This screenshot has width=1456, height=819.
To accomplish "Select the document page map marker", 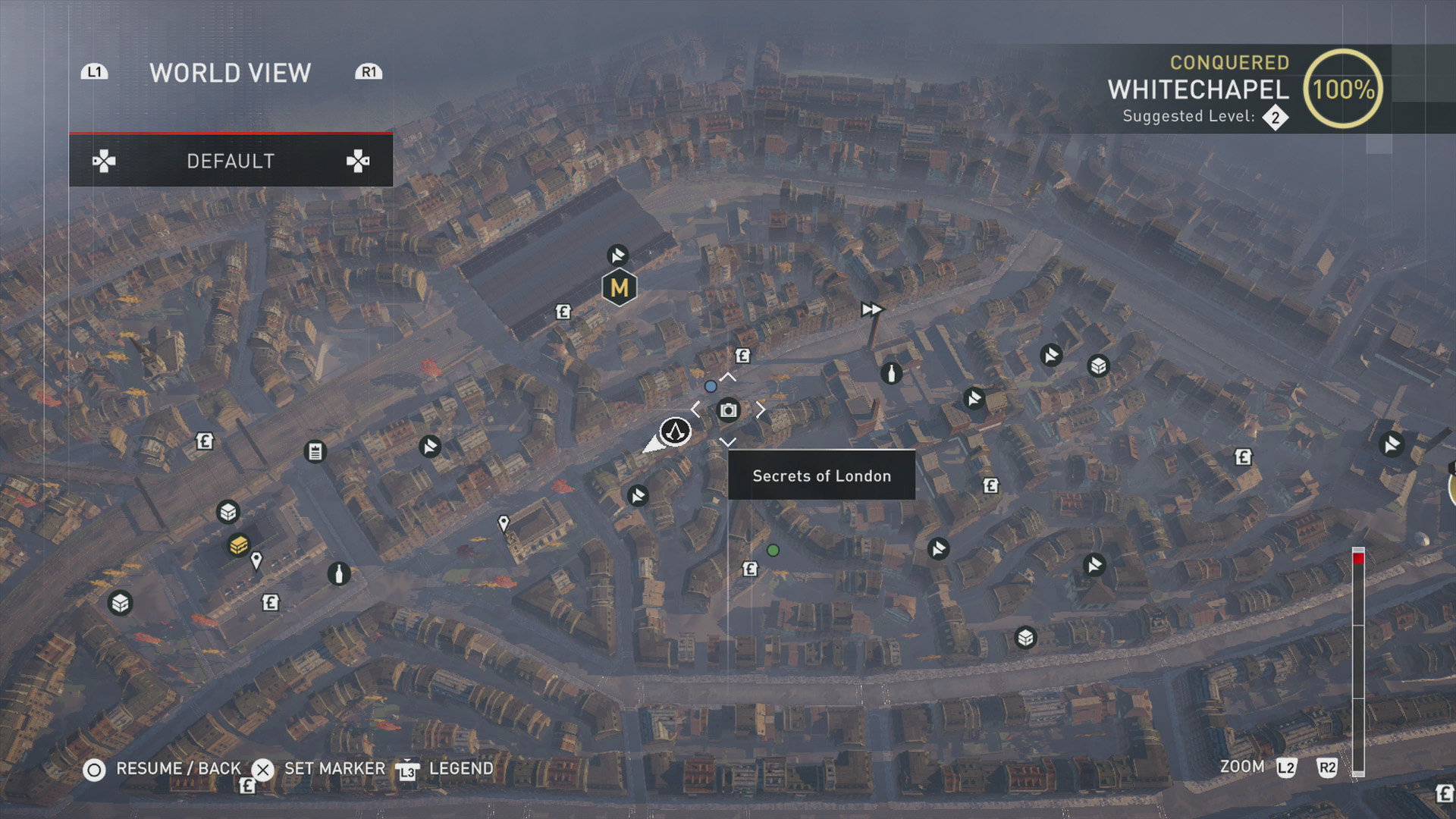I will (x=315, y=452).
